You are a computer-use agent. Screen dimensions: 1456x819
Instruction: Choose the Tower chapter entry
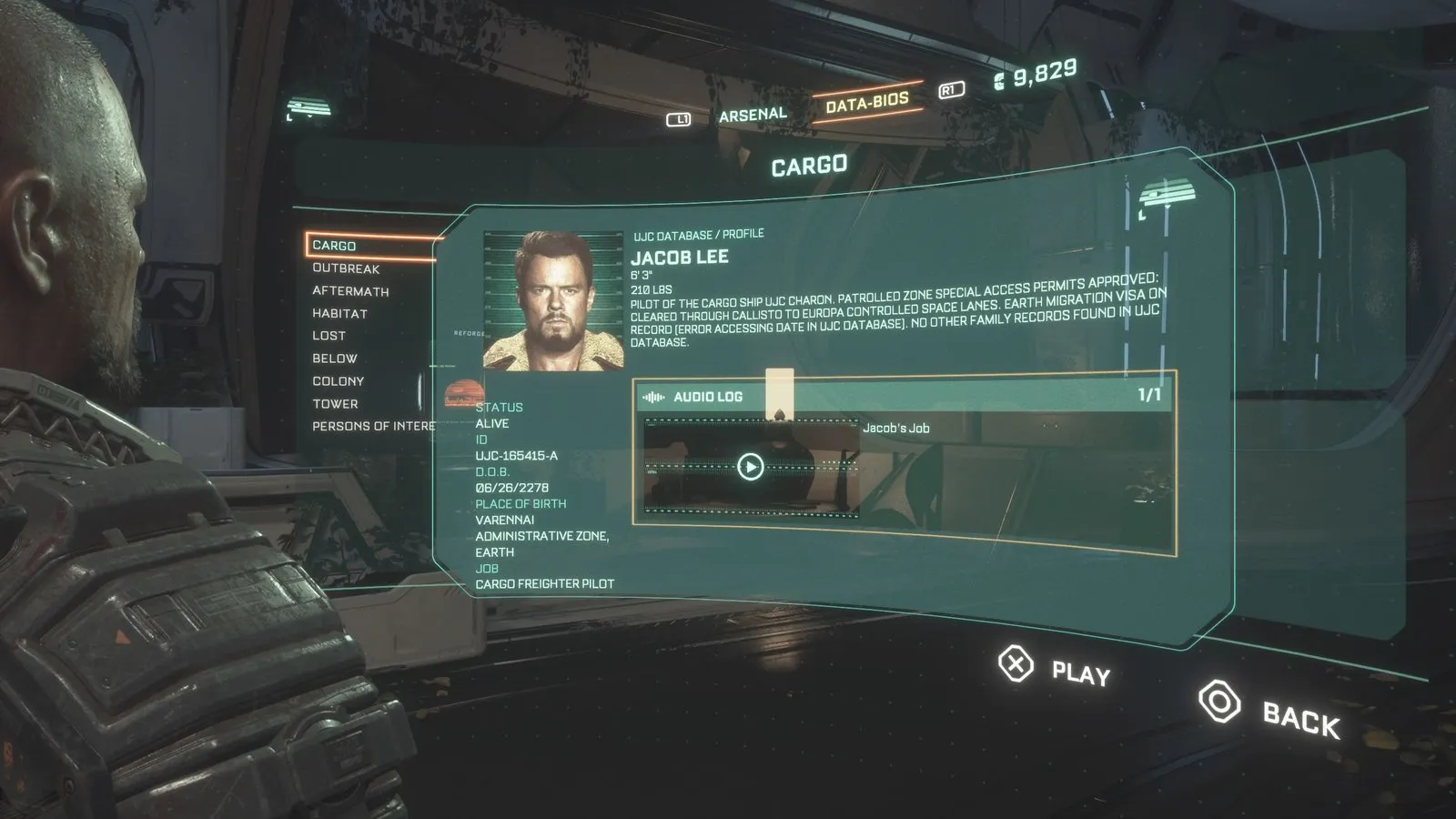335,404
